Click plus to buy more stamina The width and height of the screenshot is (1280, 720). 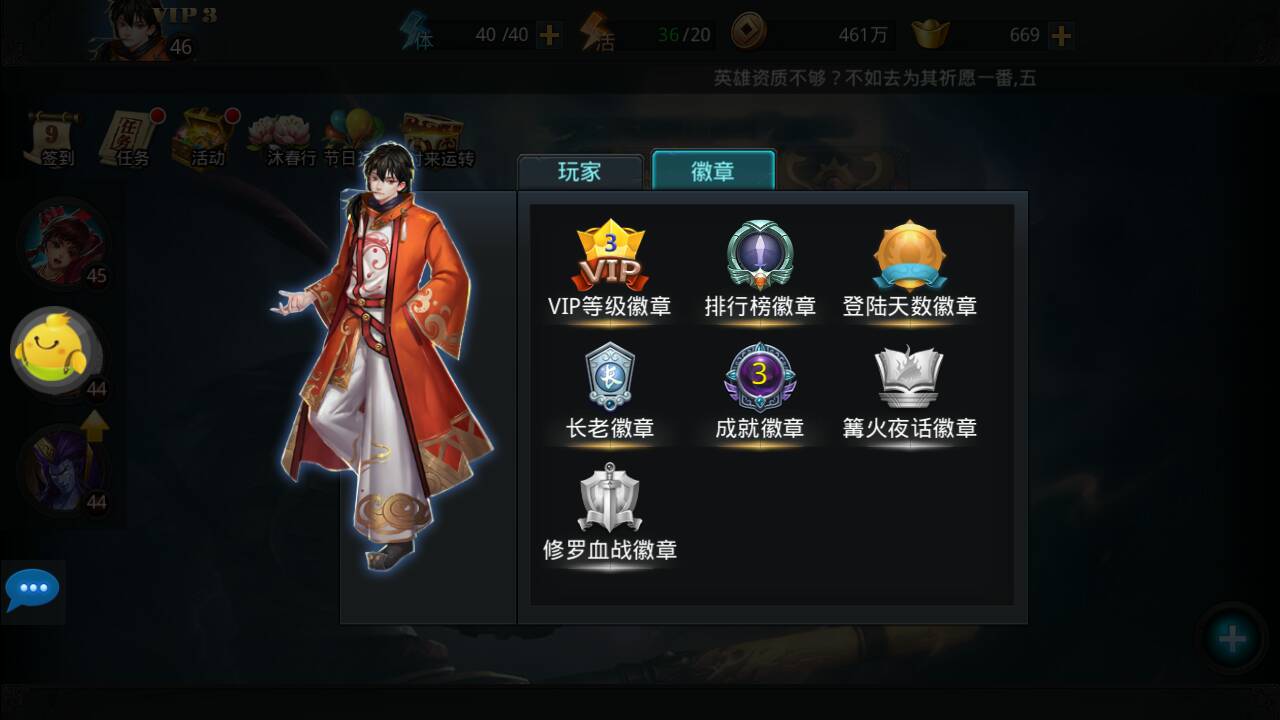point(546,33)
